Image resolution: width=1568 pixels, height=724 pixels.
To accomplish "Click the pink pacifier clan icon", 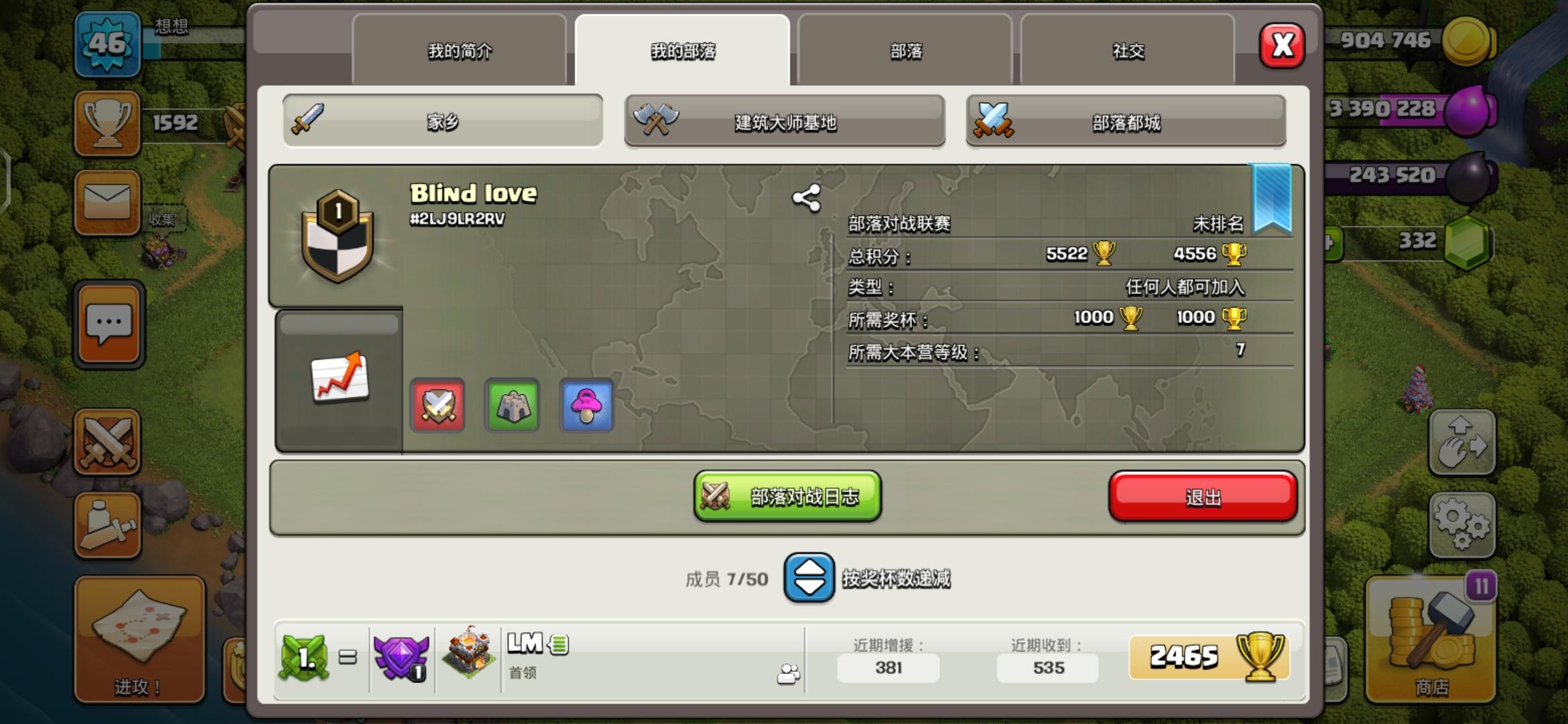I will [586, 406].
